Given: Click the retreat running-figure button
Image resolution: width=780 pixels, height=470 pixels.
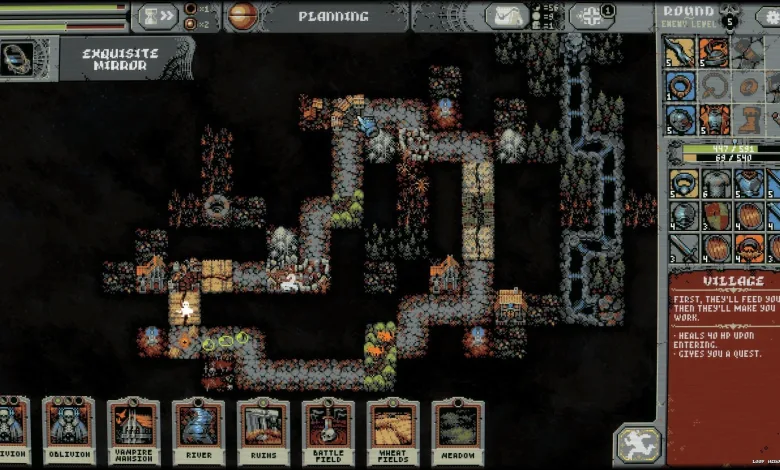Looking at the screenshot, I should (639, 443).
